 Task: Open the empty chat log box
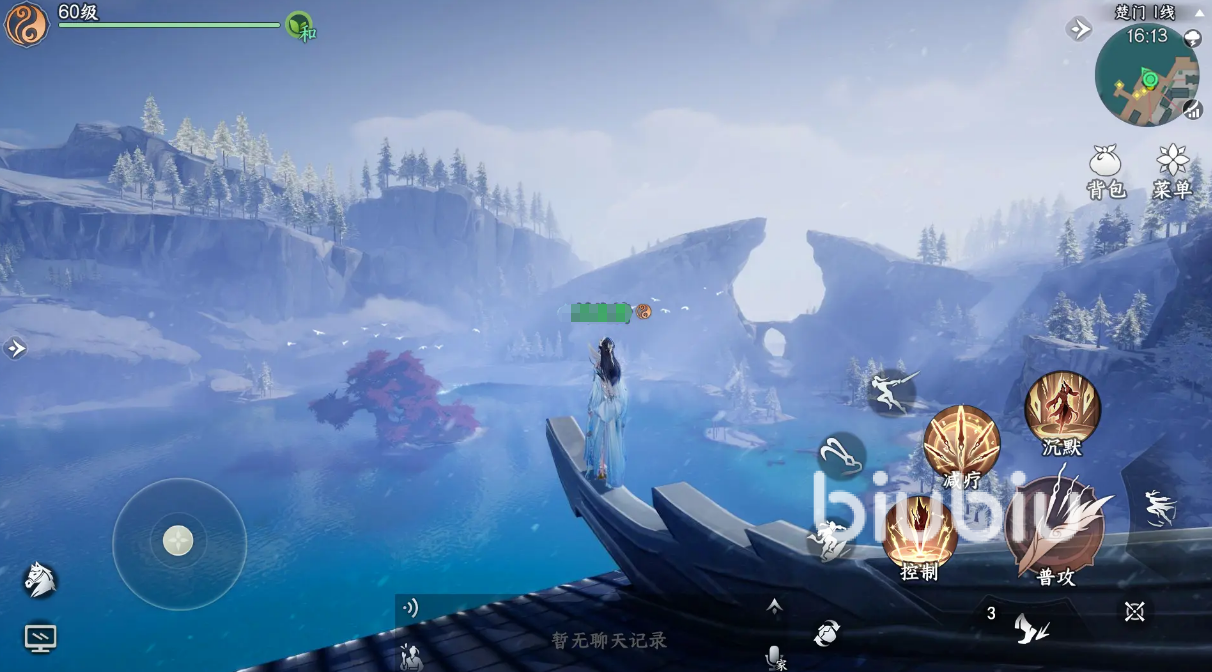coord(608,640)
